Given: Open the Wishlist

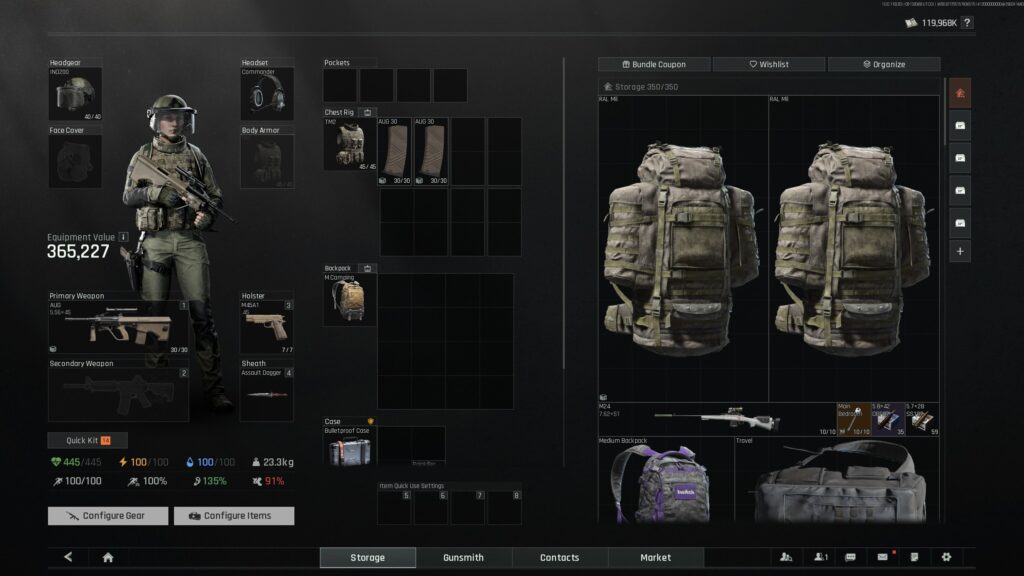Looking at the screenshot, I should click(x=770, y=64).
